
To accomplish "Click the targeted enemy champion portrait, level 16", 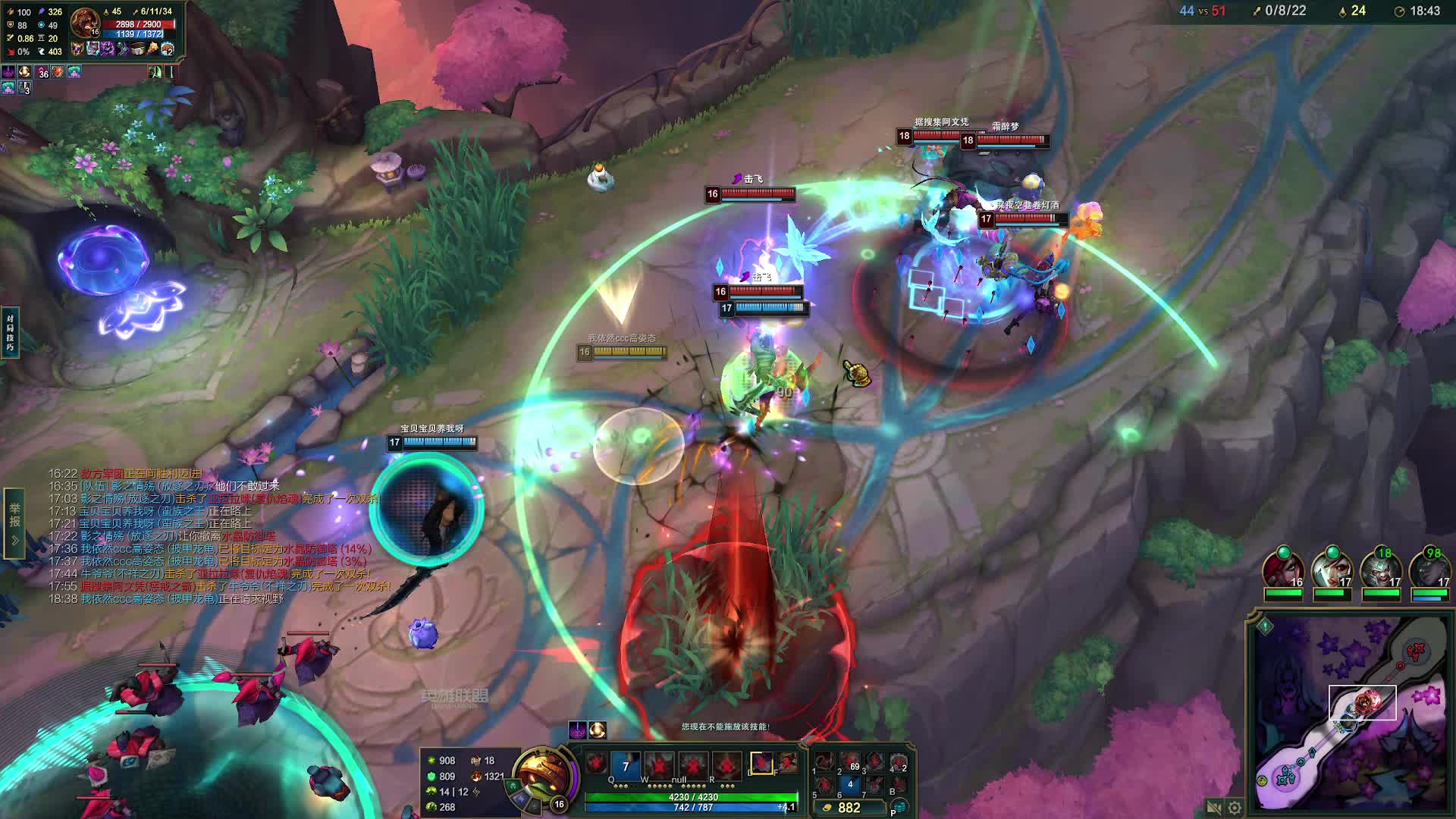I will click(85, 23).
